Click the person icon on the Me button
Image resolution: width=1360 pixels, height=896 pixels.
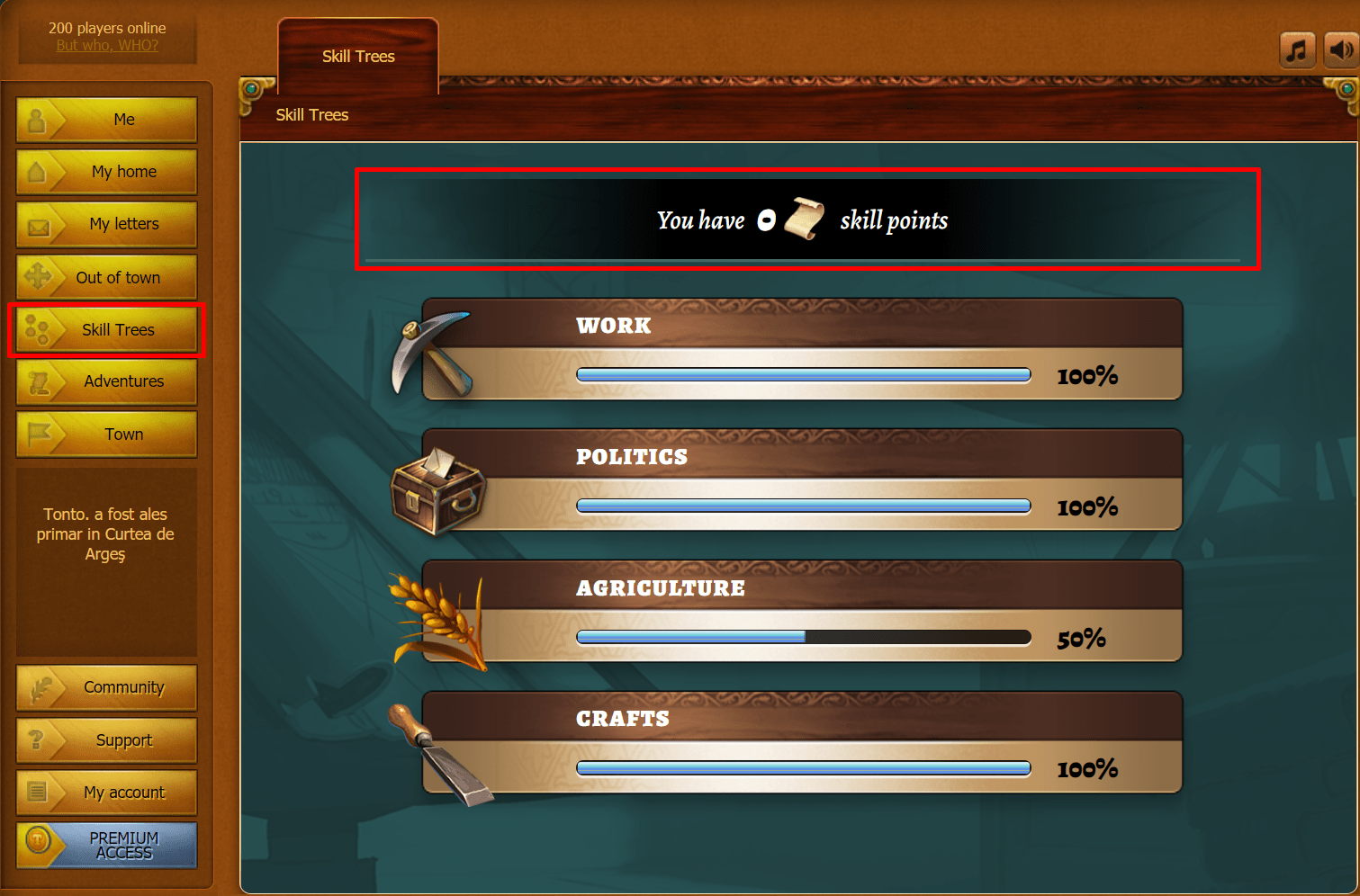(x=37, y=118)
